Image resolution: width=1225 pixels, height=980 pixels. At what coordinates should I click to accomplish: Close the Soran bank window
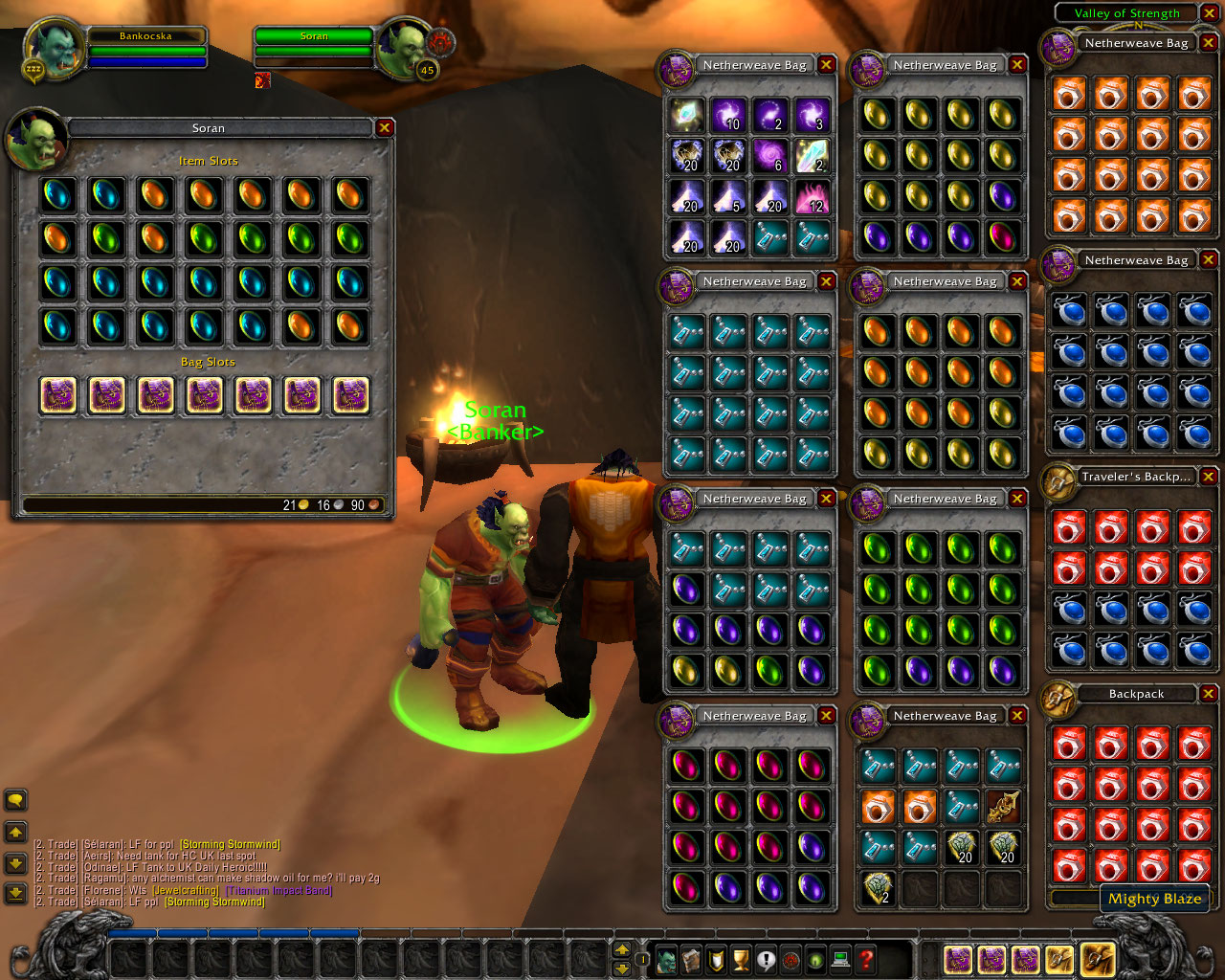pos(385,127)
